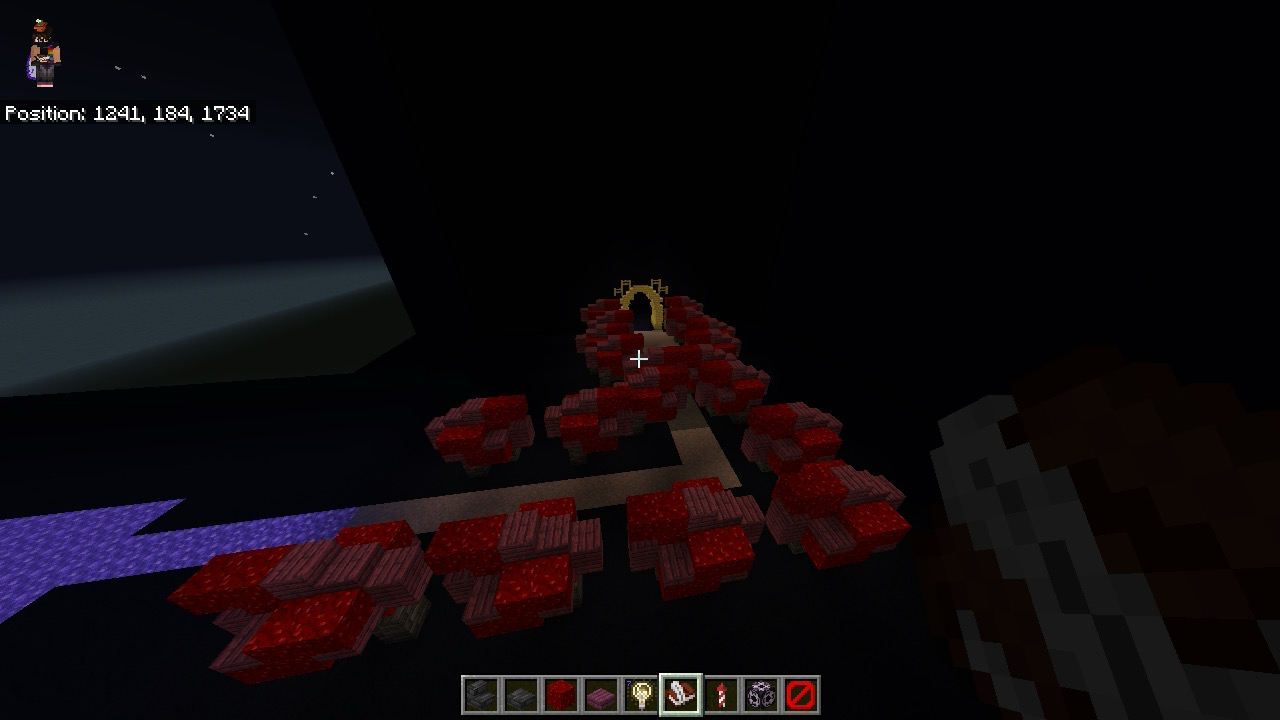The image size is (1280, 720).
Task: Click the player character paper doll
Action: tap(44, 54)
